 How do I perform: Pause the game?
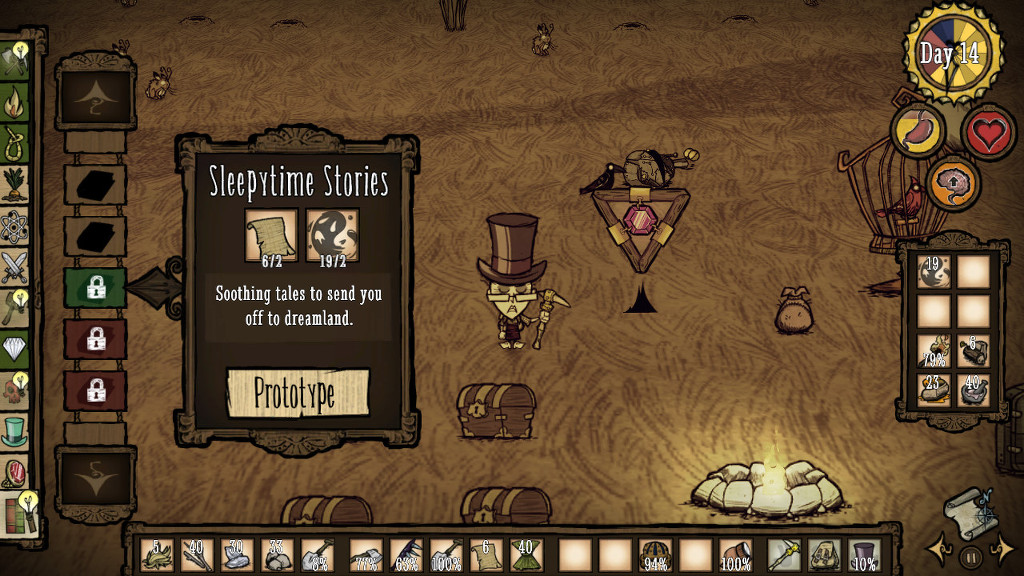[x=969, y=553]
